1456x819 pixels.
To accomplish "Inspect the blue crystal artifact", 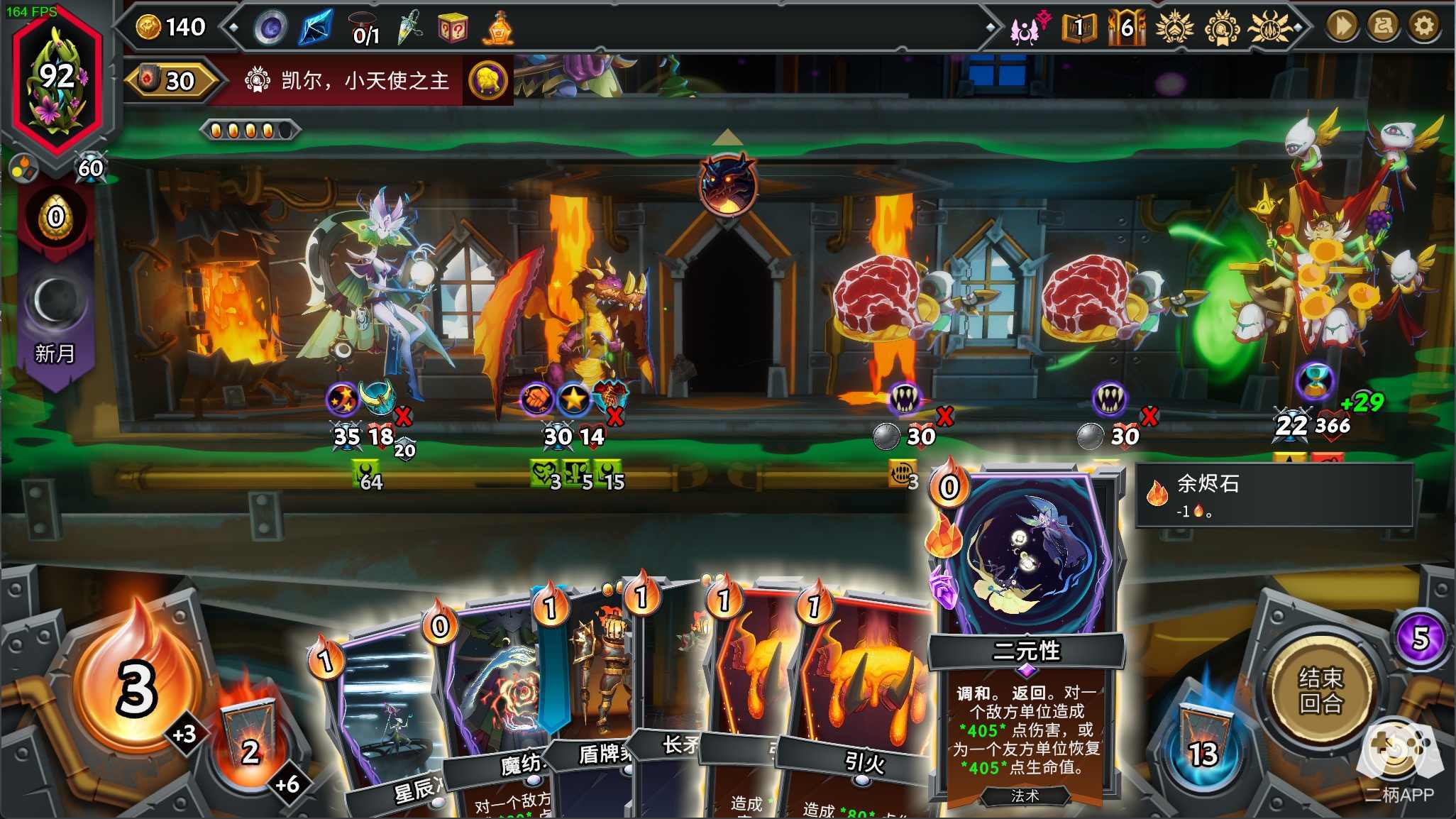I will pyautogui.click(x=315, y=28).
